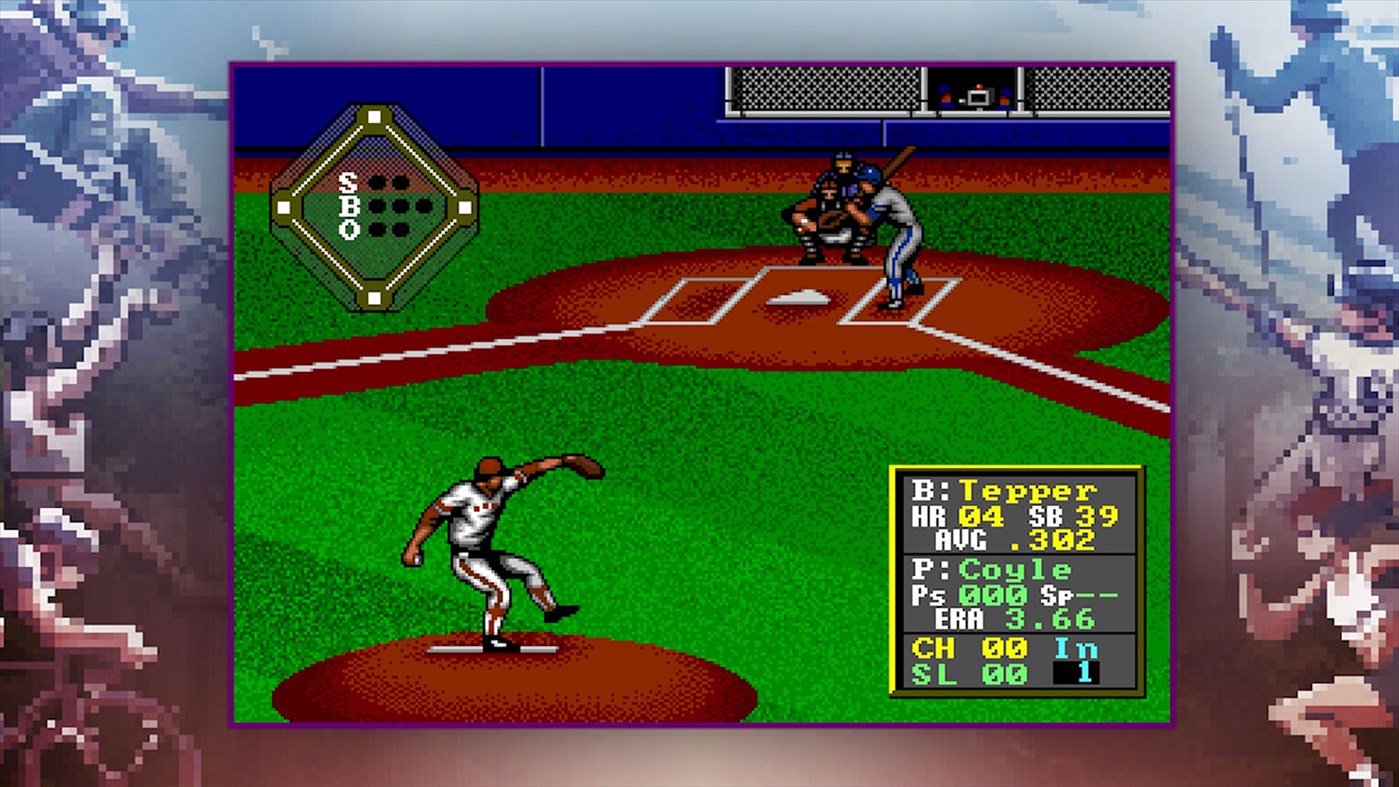Image resolution: width=1399 pixels, height=787 pixels.
Task: Click the Sp-- speed readout
Action: (x=1078, y=593)
